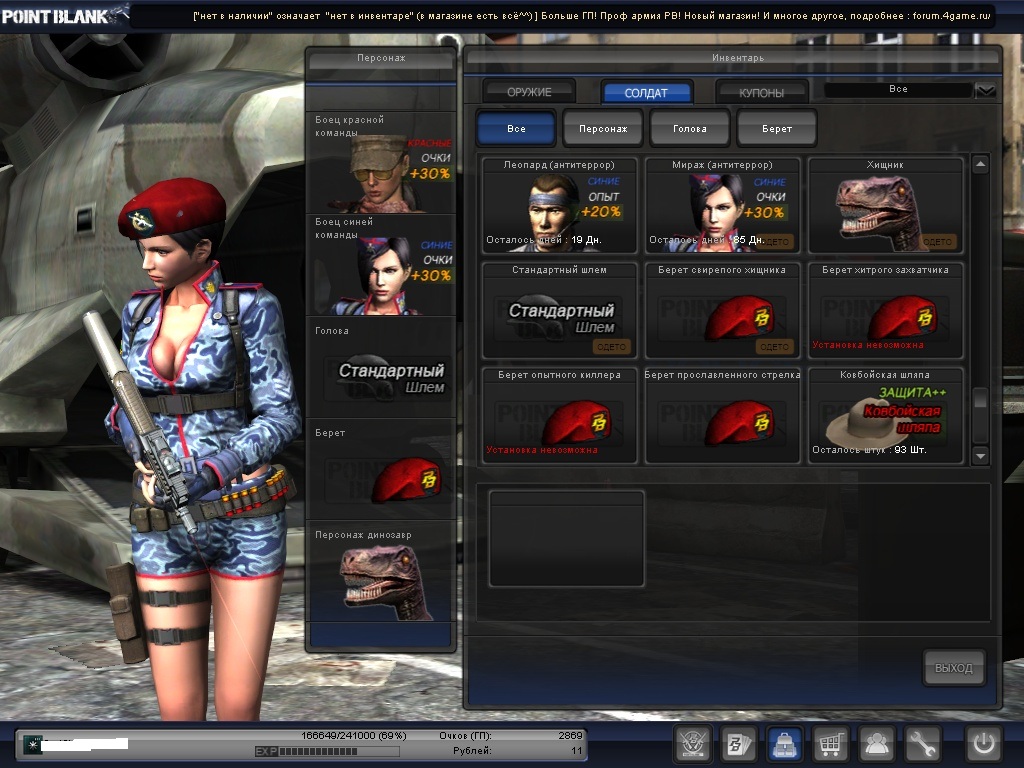Click the power button icon
Viewport: 1024px width, 768px height.
[983, 744]
